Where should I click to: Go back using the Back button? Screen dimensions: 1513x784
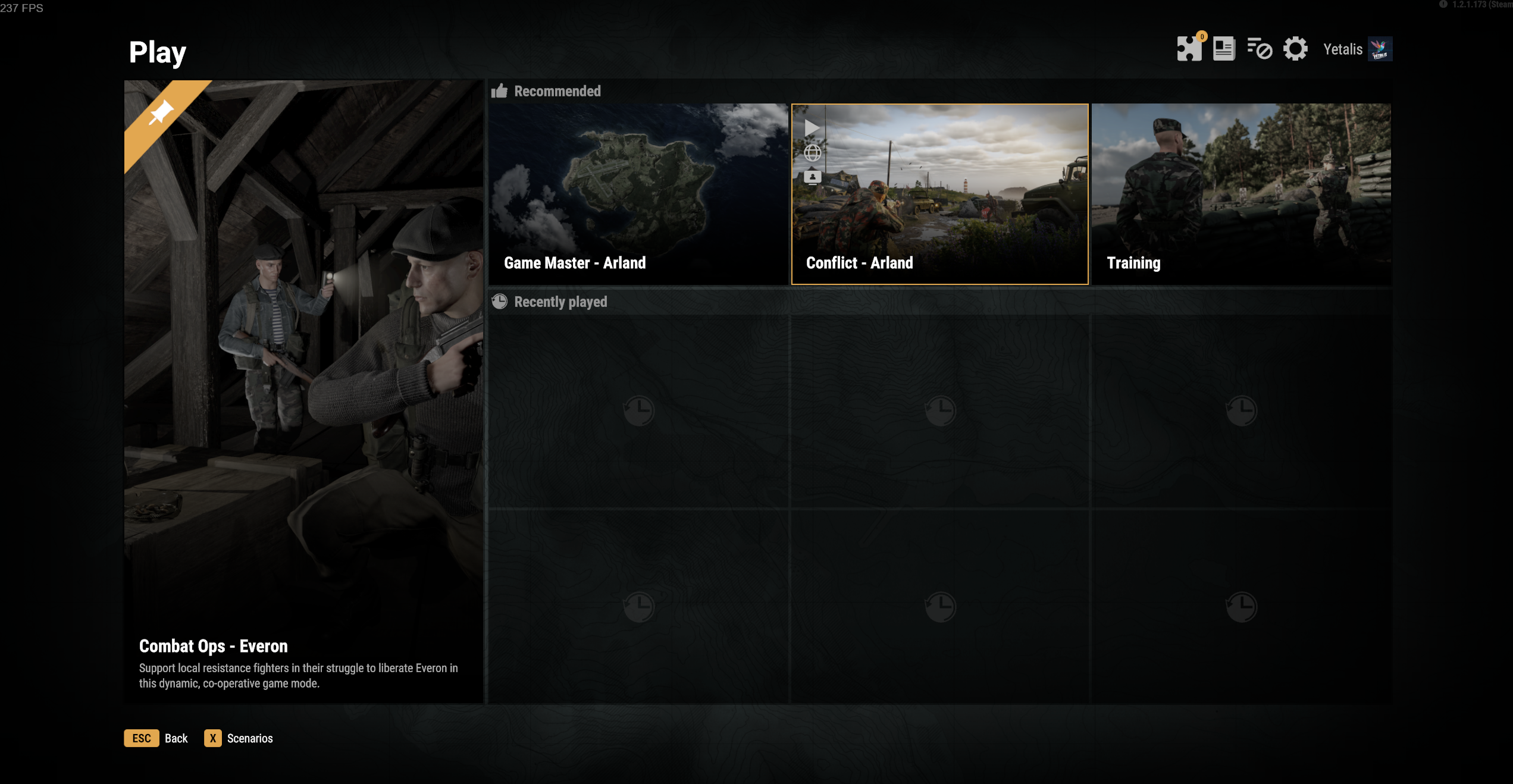click(156, 738)
